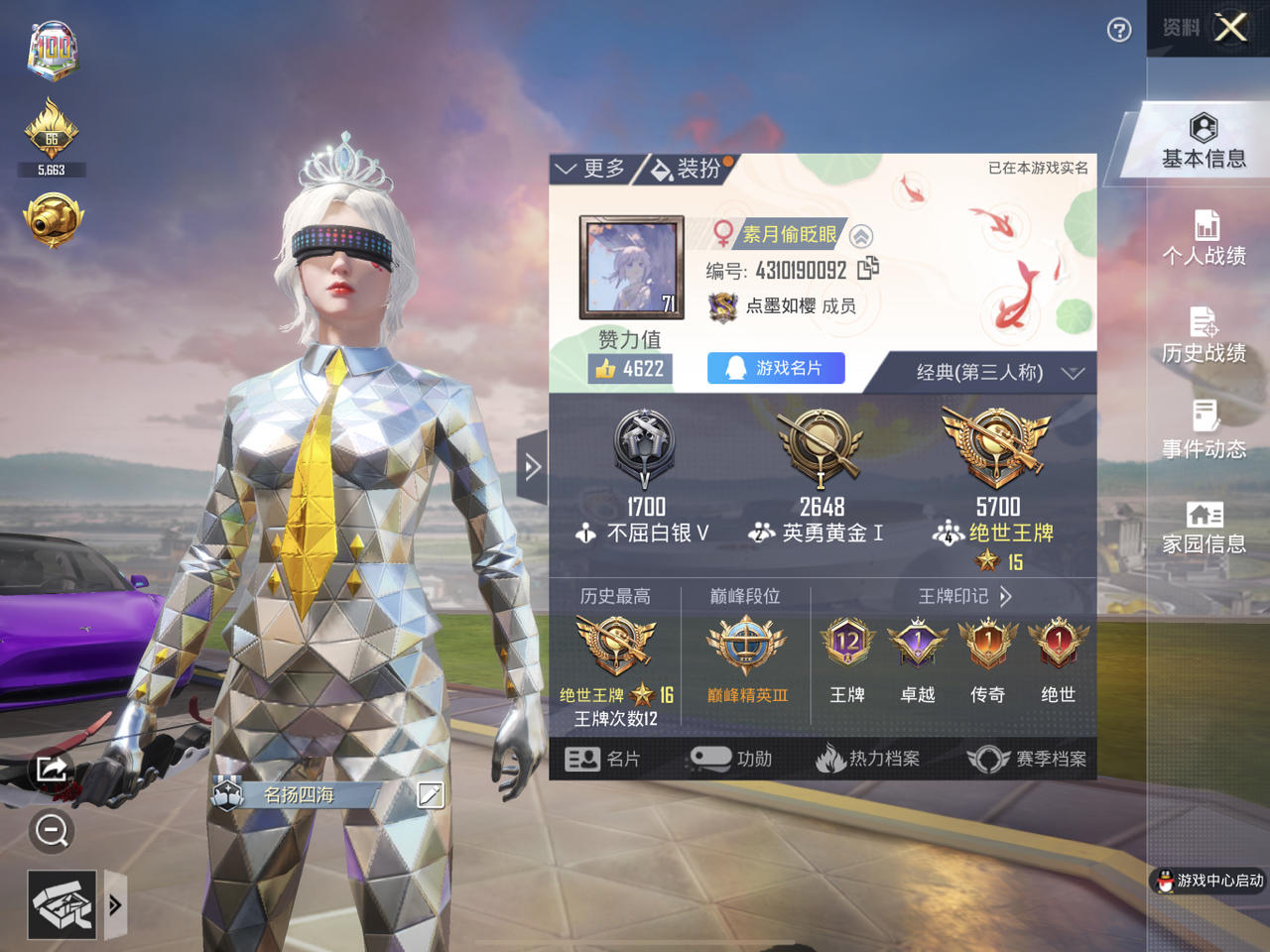点击编号旁的复制图标复制玩家ID
The image size is (1270, 952).
click(x=871, y=269)
